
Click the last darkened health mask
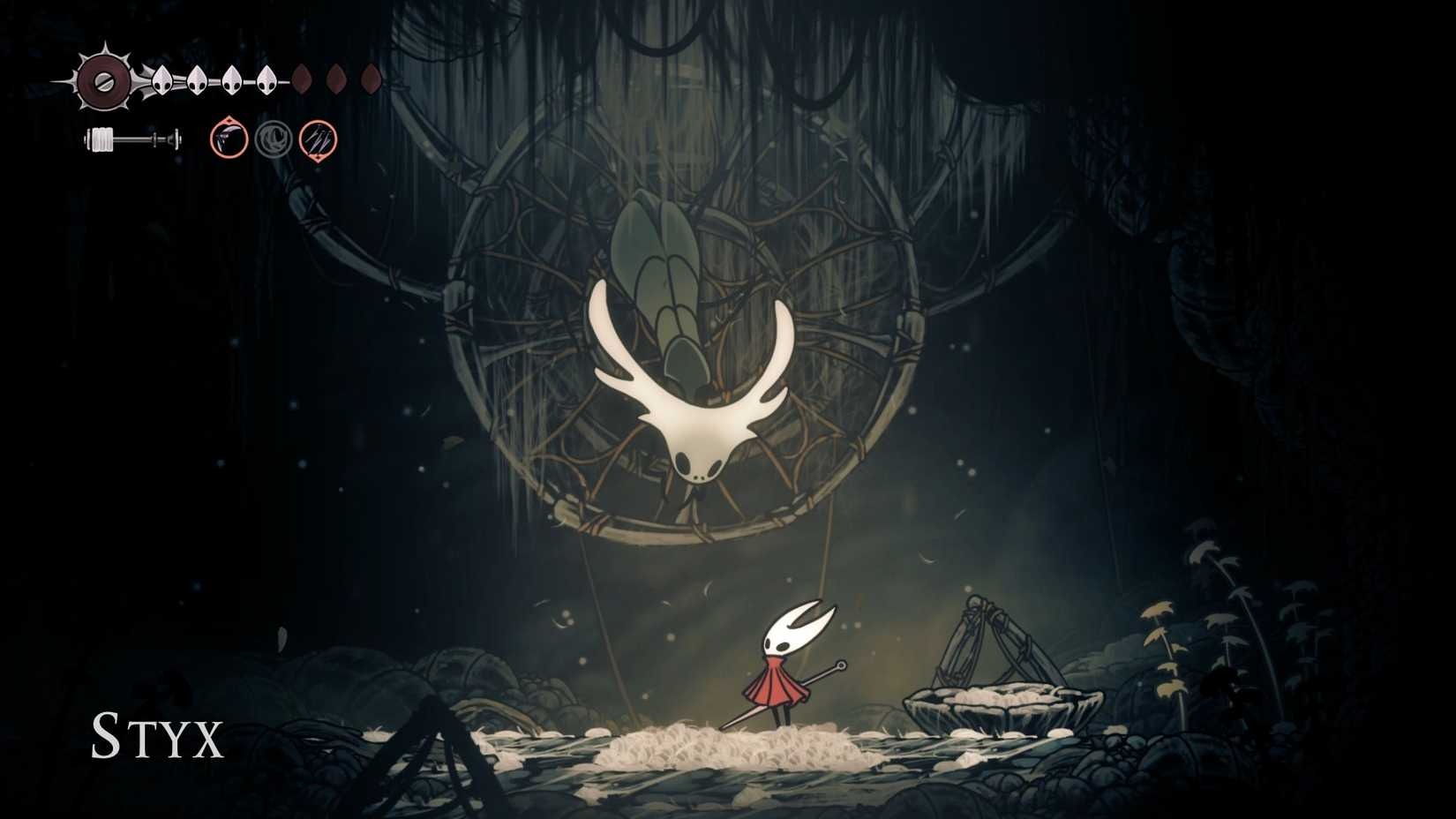(x=370, y=79)
